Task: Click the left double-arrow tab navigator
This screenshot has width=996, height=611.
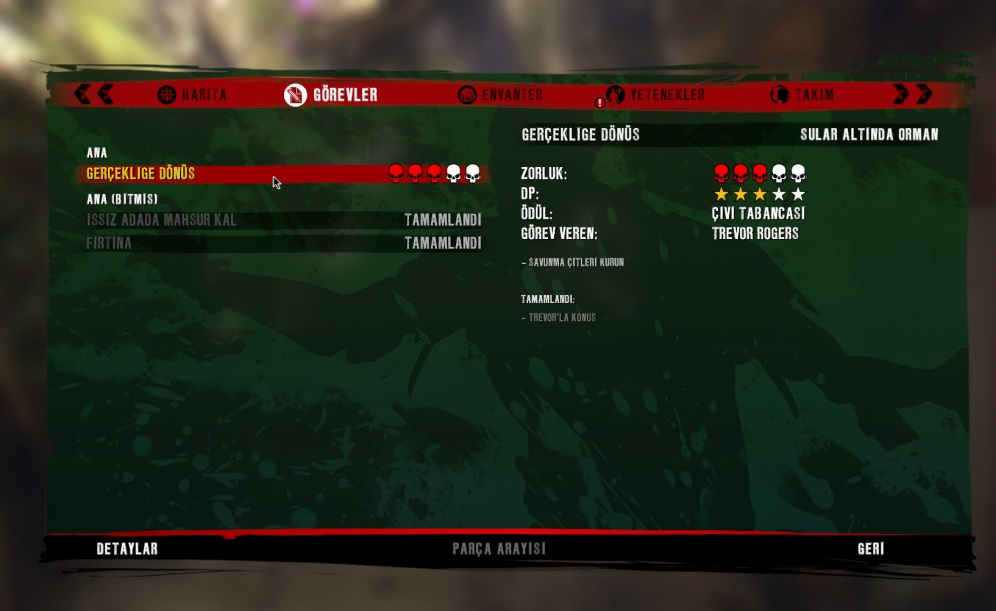Action: click(94, 94)
